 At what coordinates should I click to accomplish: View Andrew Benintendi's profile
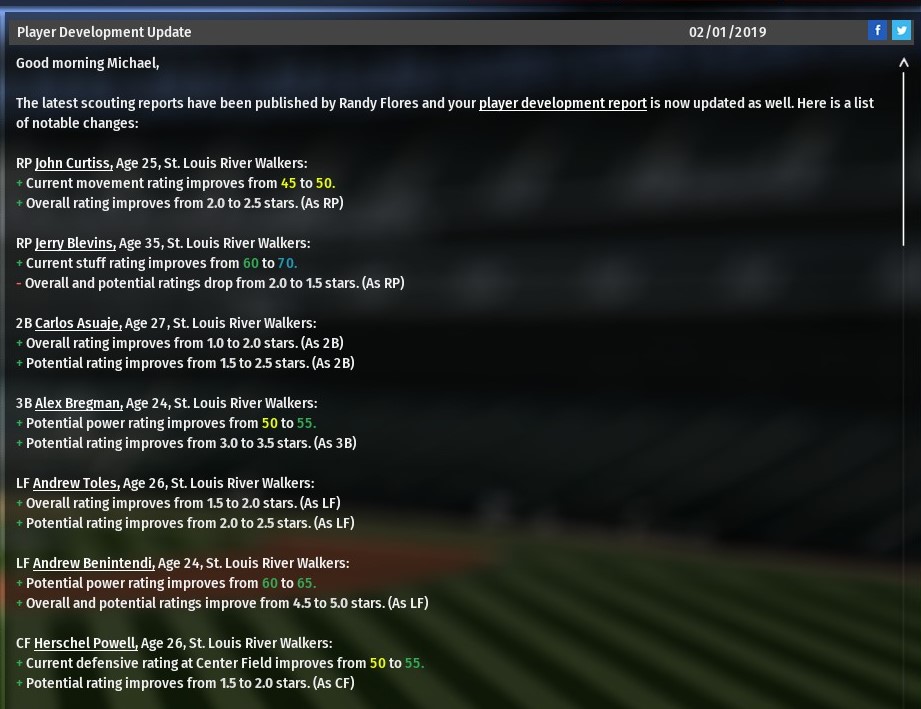coord(93,563)
